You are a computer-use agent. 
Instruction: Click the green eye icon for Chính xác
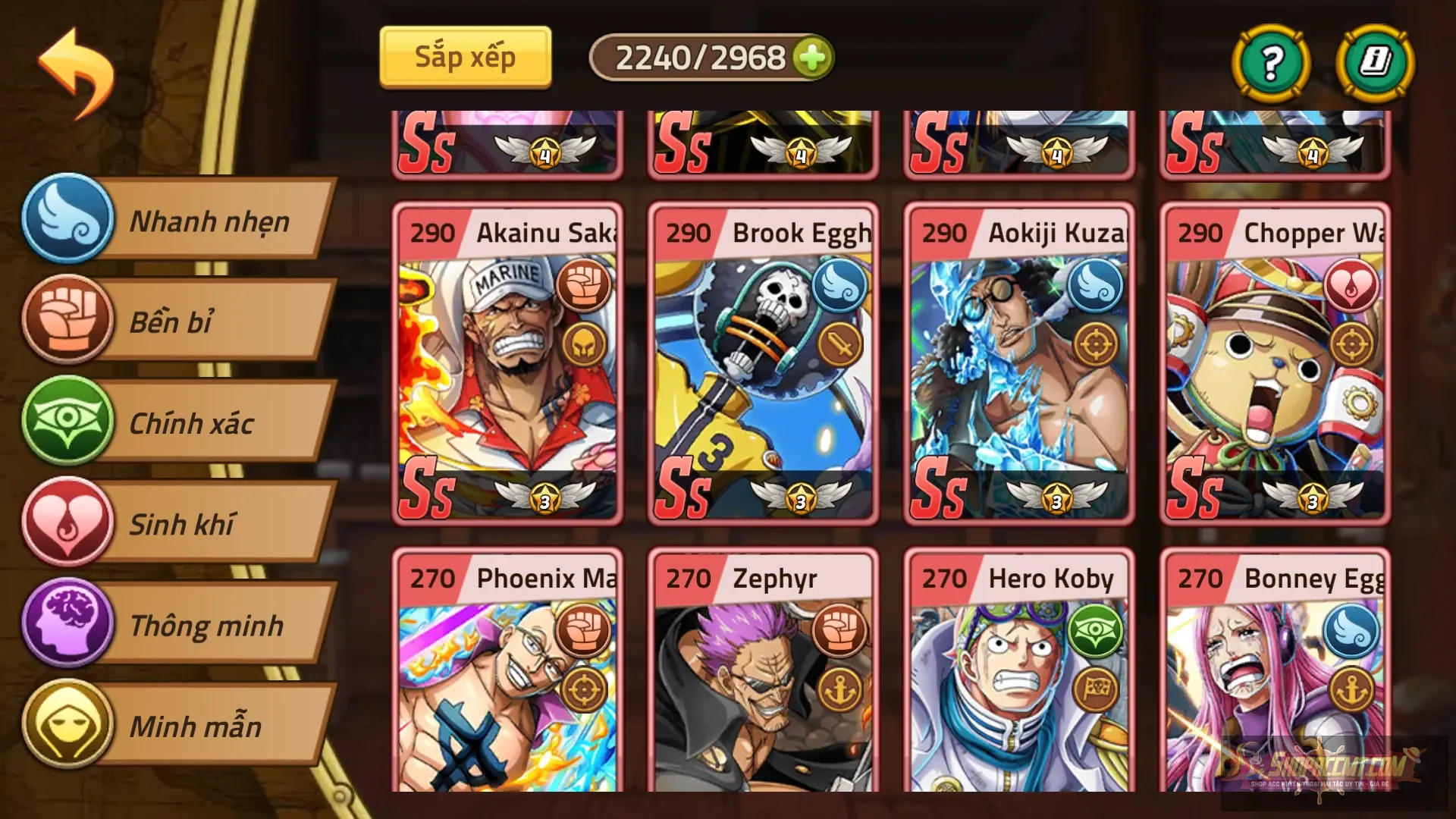tap(67, 423)
